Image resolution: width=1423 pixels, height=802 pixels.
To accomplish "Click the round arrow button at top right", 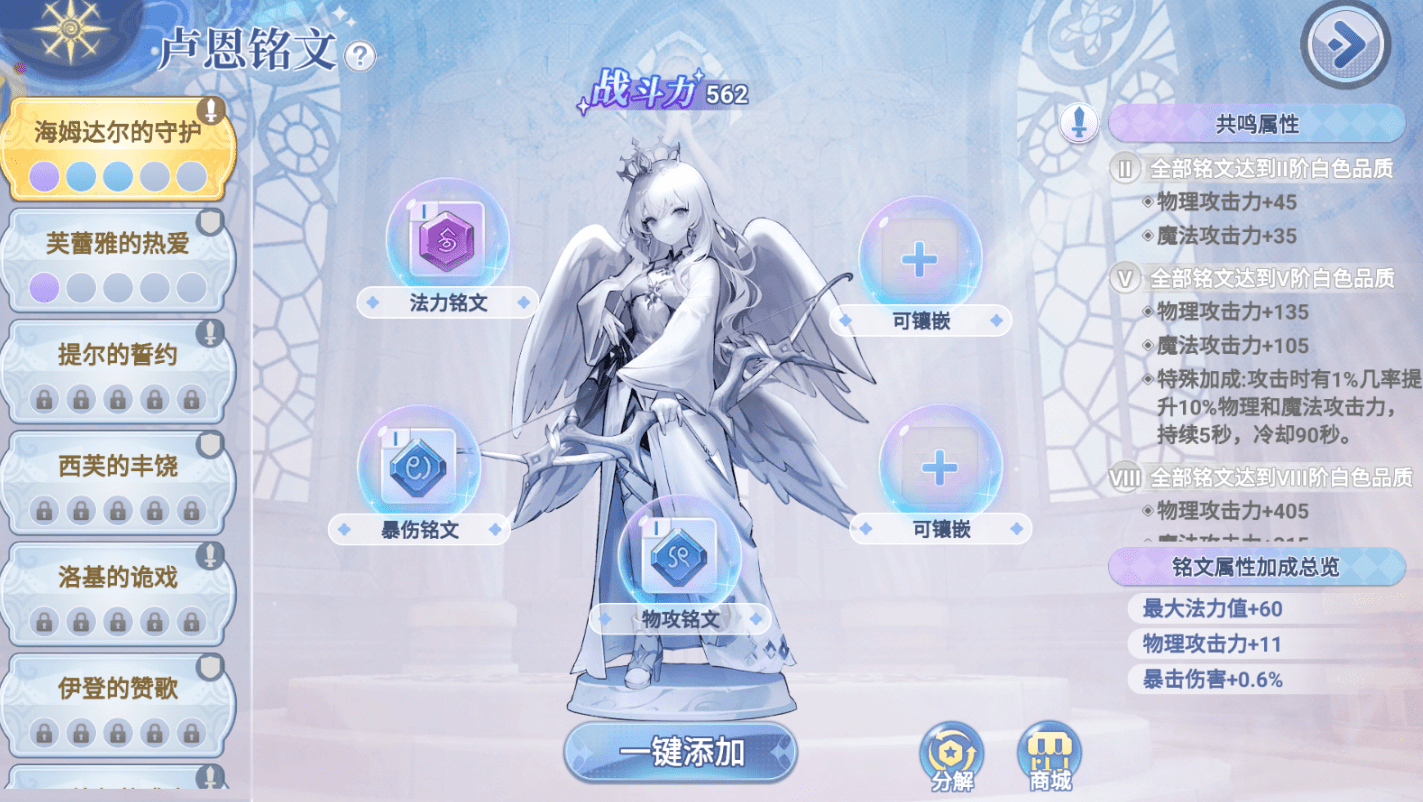I will point(1345,42).
